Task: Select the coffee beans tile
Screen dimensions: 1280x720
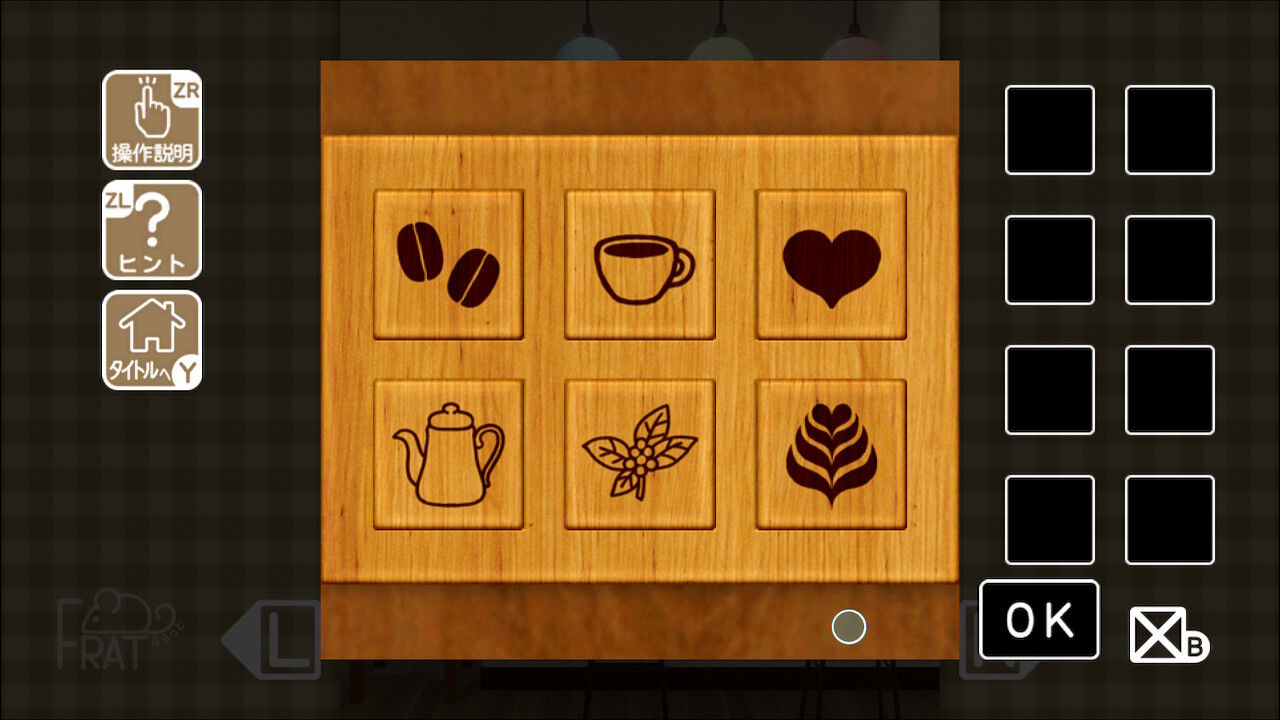Action: 448,264
